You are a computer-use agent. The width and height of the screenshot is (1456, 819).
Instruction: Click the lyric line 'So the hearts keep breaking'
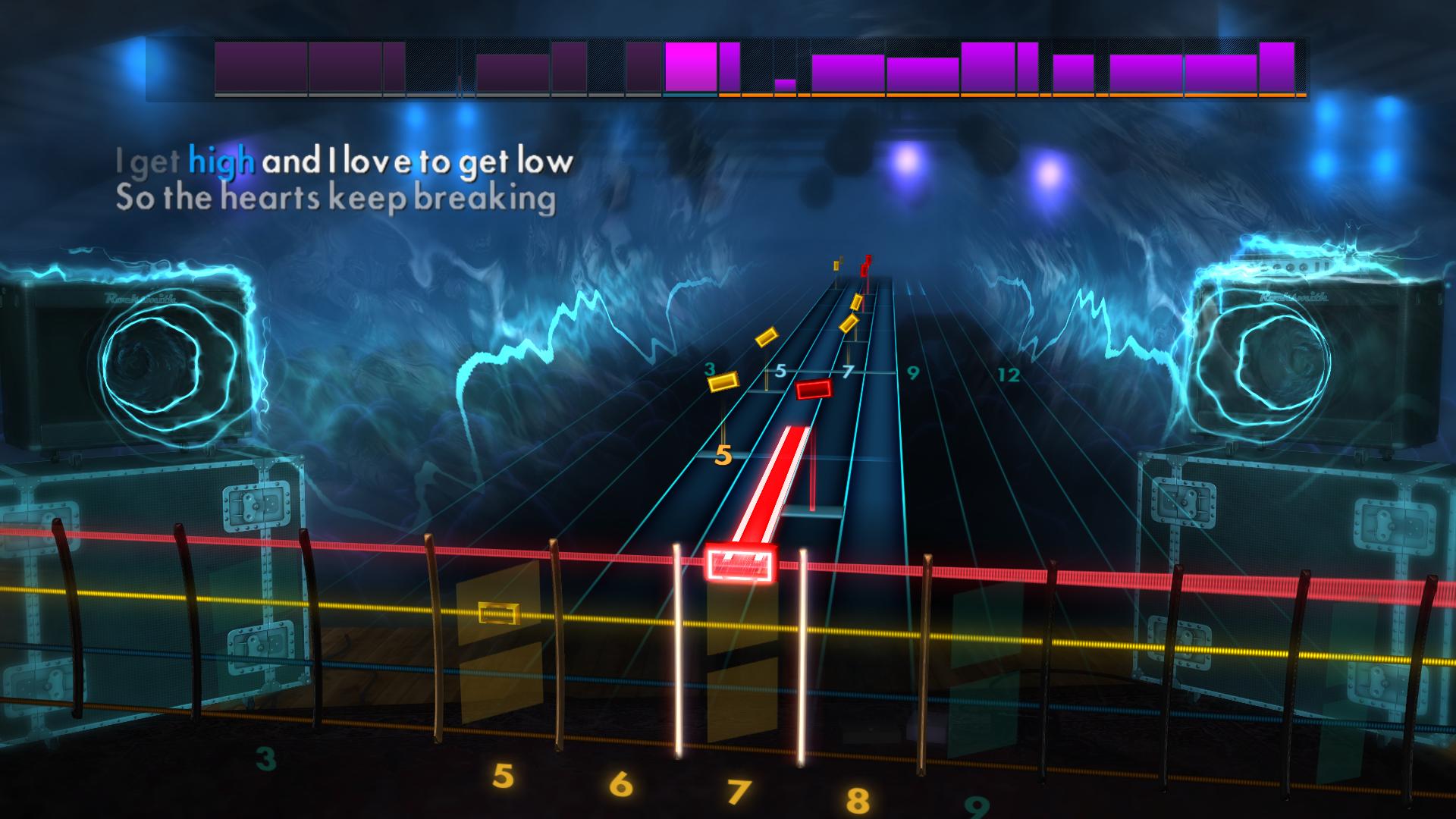pos(336,199)
